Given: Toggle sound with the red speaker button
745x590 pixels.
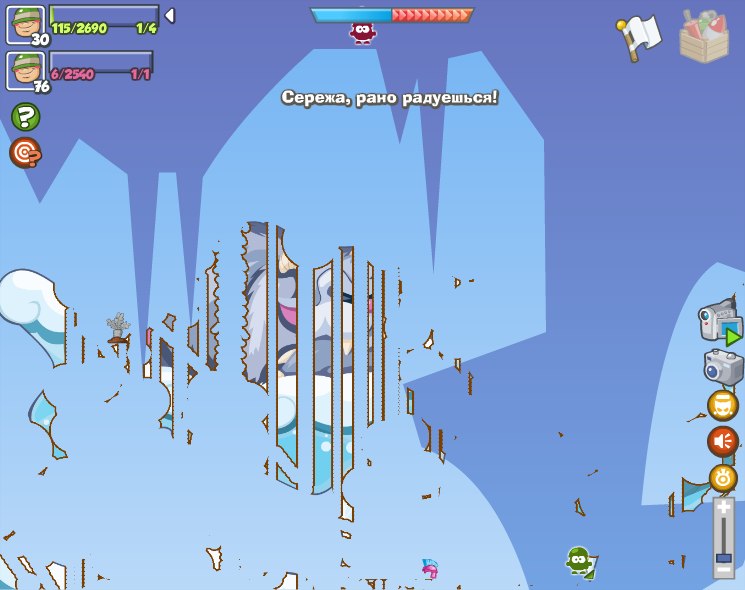Looking at the screenshot, I should [x=723, y=441].
